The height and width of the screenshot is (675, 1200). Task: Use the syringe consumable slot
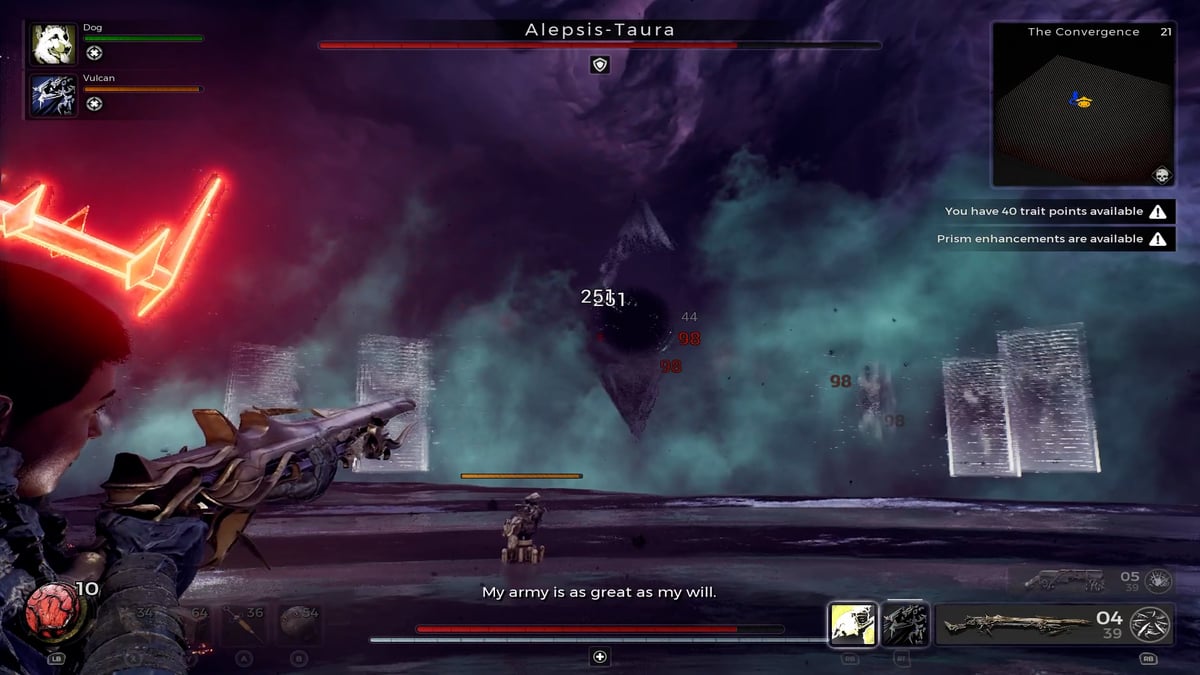click(240, 624)
